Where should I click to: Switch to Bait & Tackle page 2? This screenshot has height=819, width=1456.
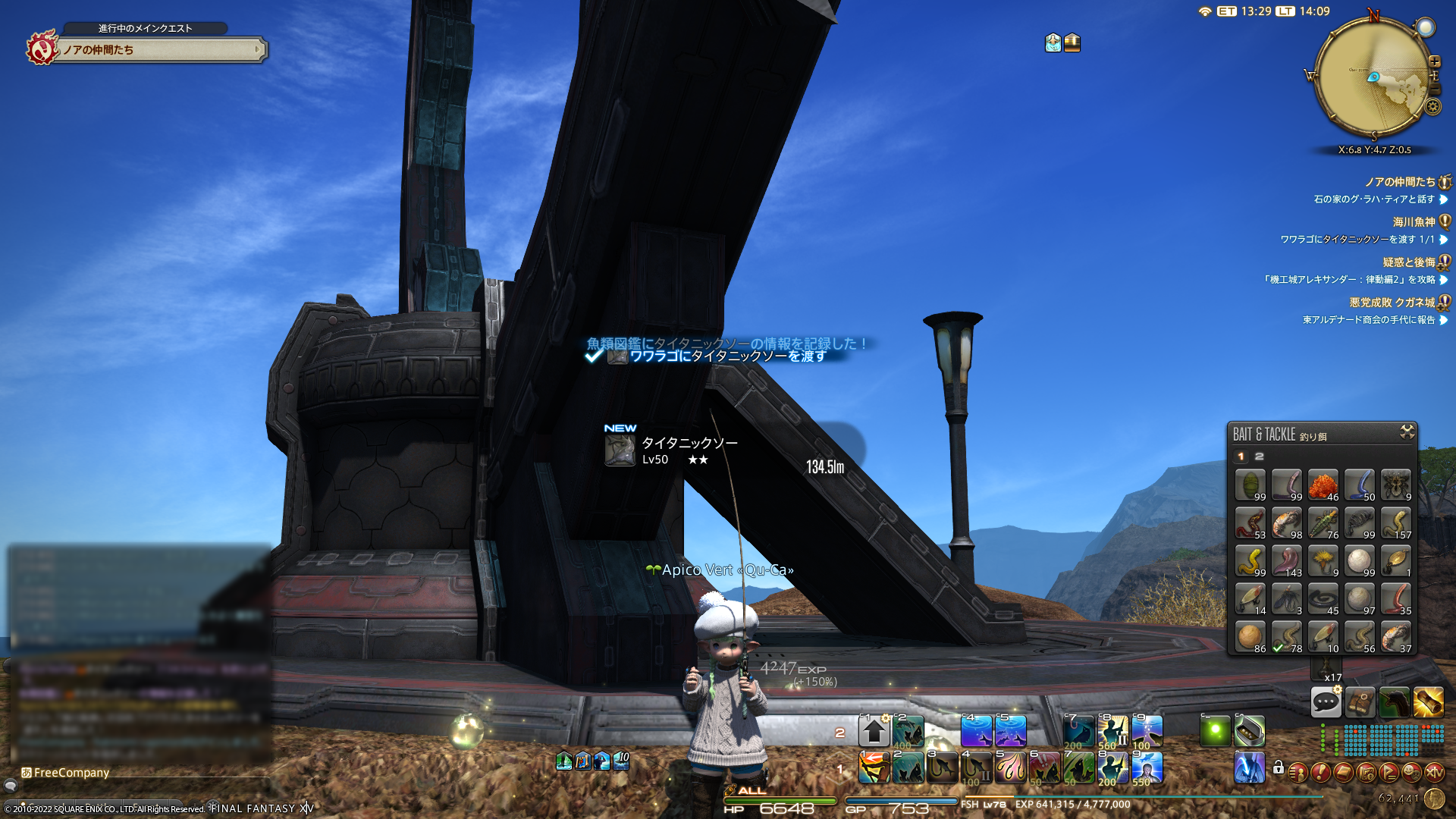point(1259,457)
